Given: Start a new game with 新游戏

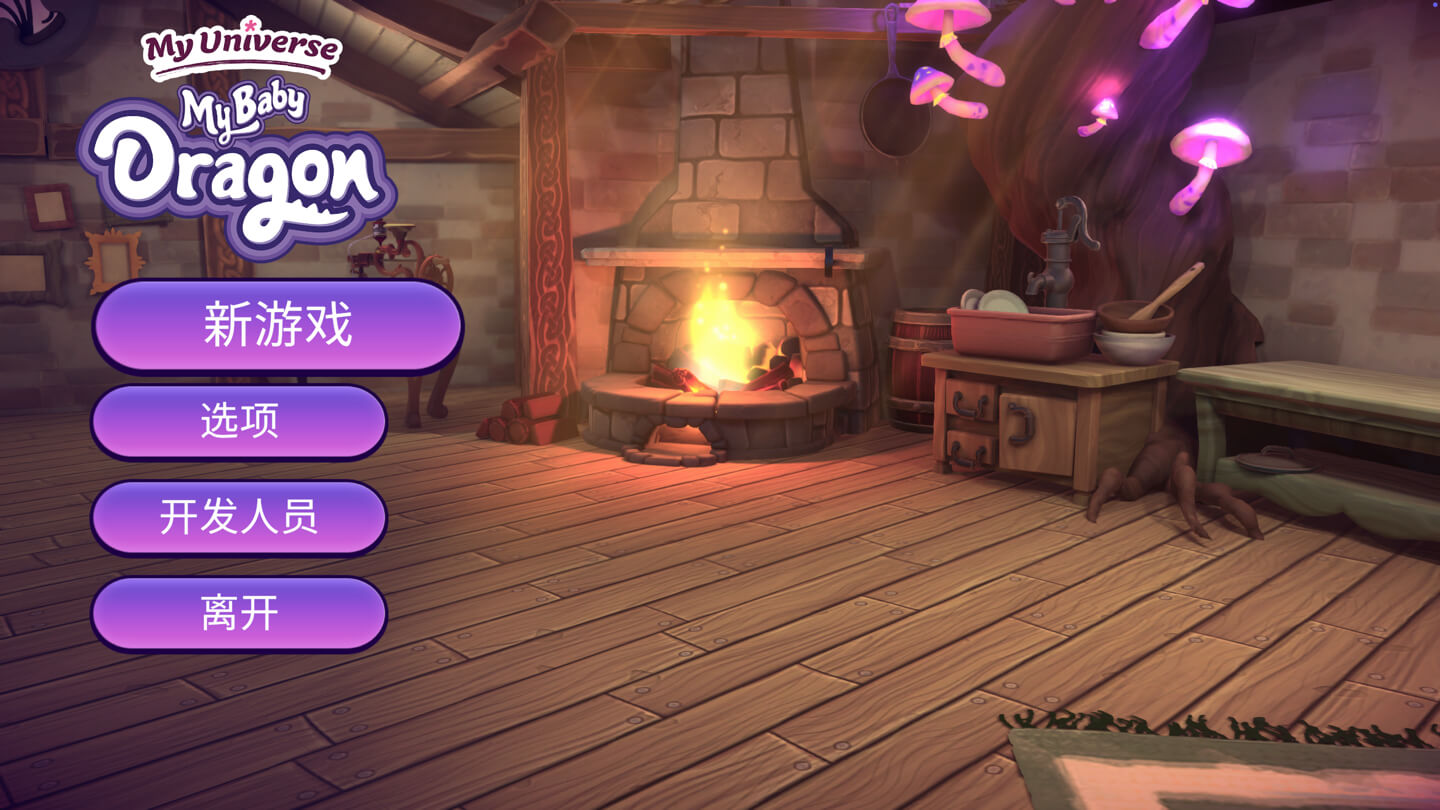Looking at the screenshot, I should point(277,326).
